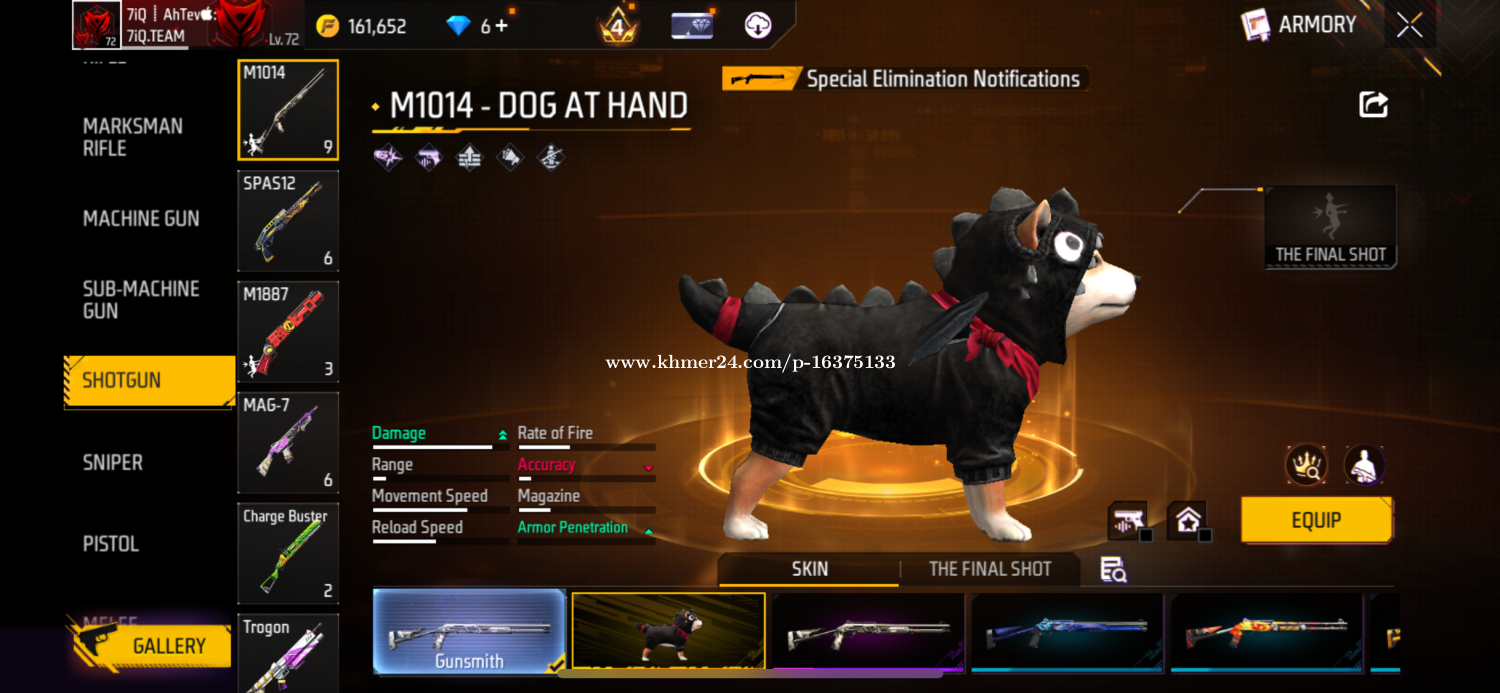Close the Armory screen
Screen dimensions: 1500x693
pyautogui.click(x=1410, y=25)
